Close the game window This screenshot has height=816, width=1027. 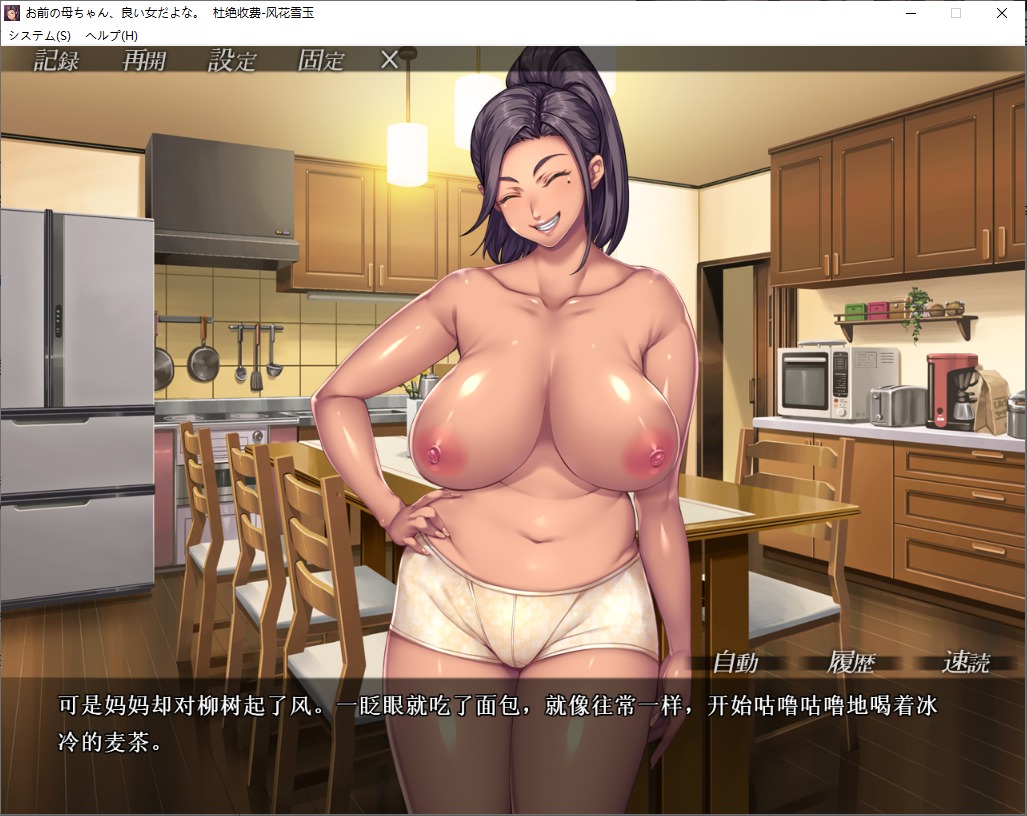(x=1002, y=13)
